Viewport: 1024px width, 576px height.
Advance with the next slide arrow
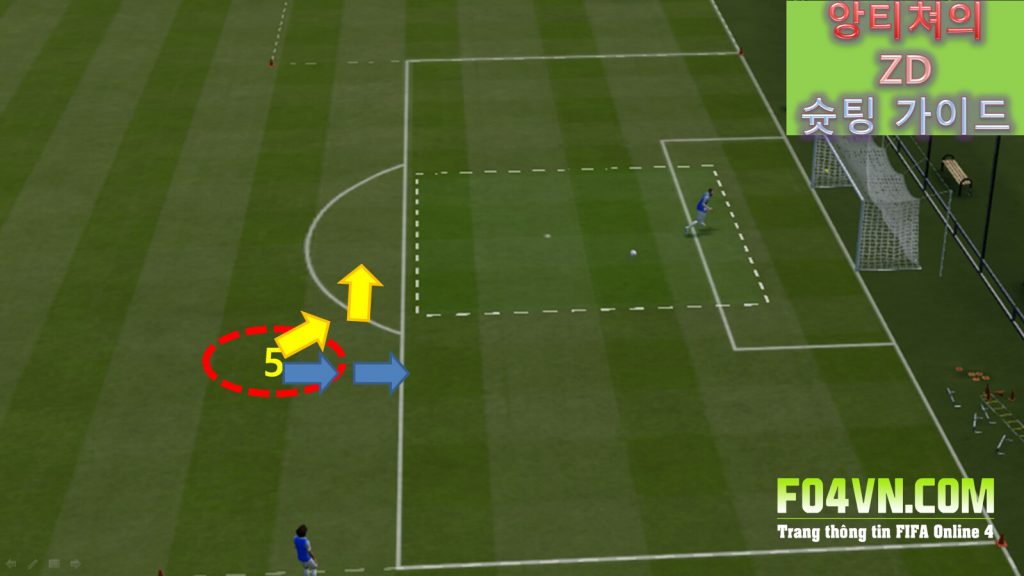point(75,564)
